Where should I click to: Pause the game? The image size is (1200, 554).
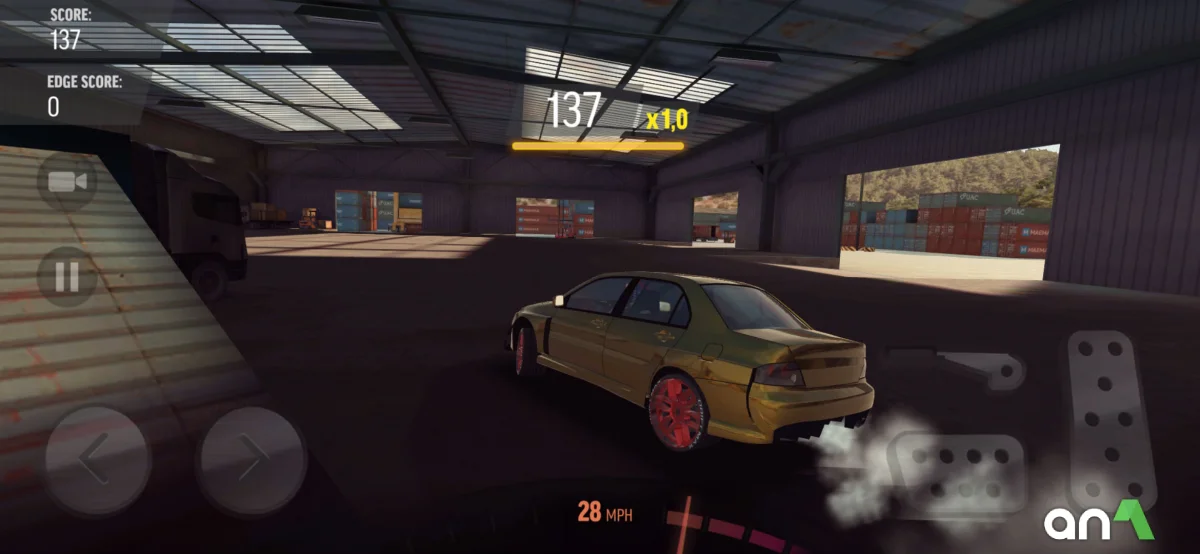(67, 276)
